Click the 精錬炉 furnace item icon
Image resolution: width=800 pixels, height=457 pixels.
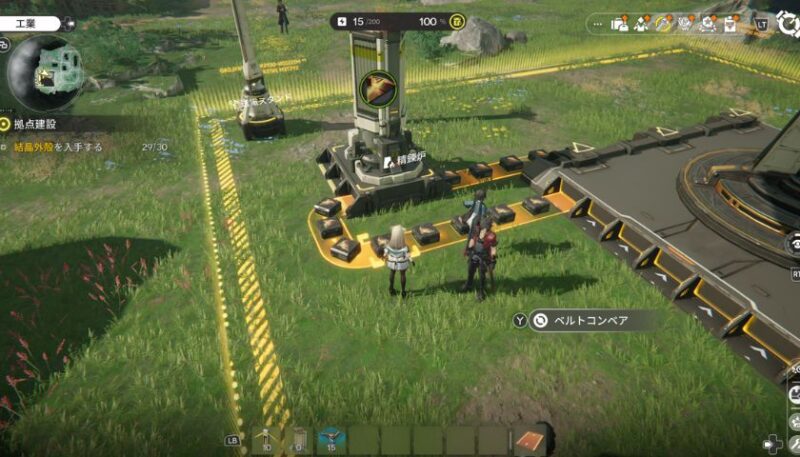378,87
